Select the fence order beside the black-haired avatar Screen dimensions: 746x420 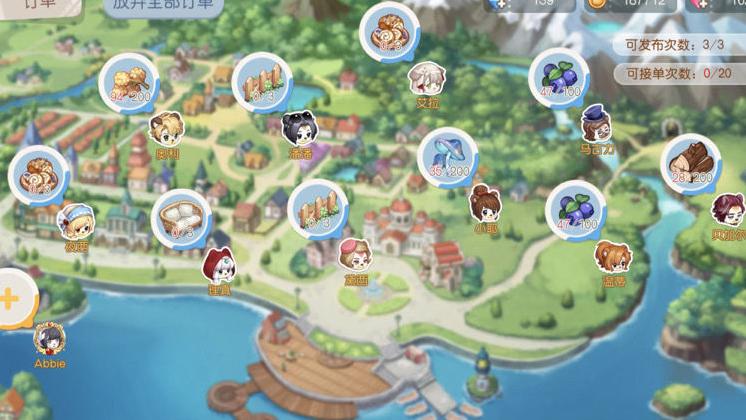coord(262,82)
